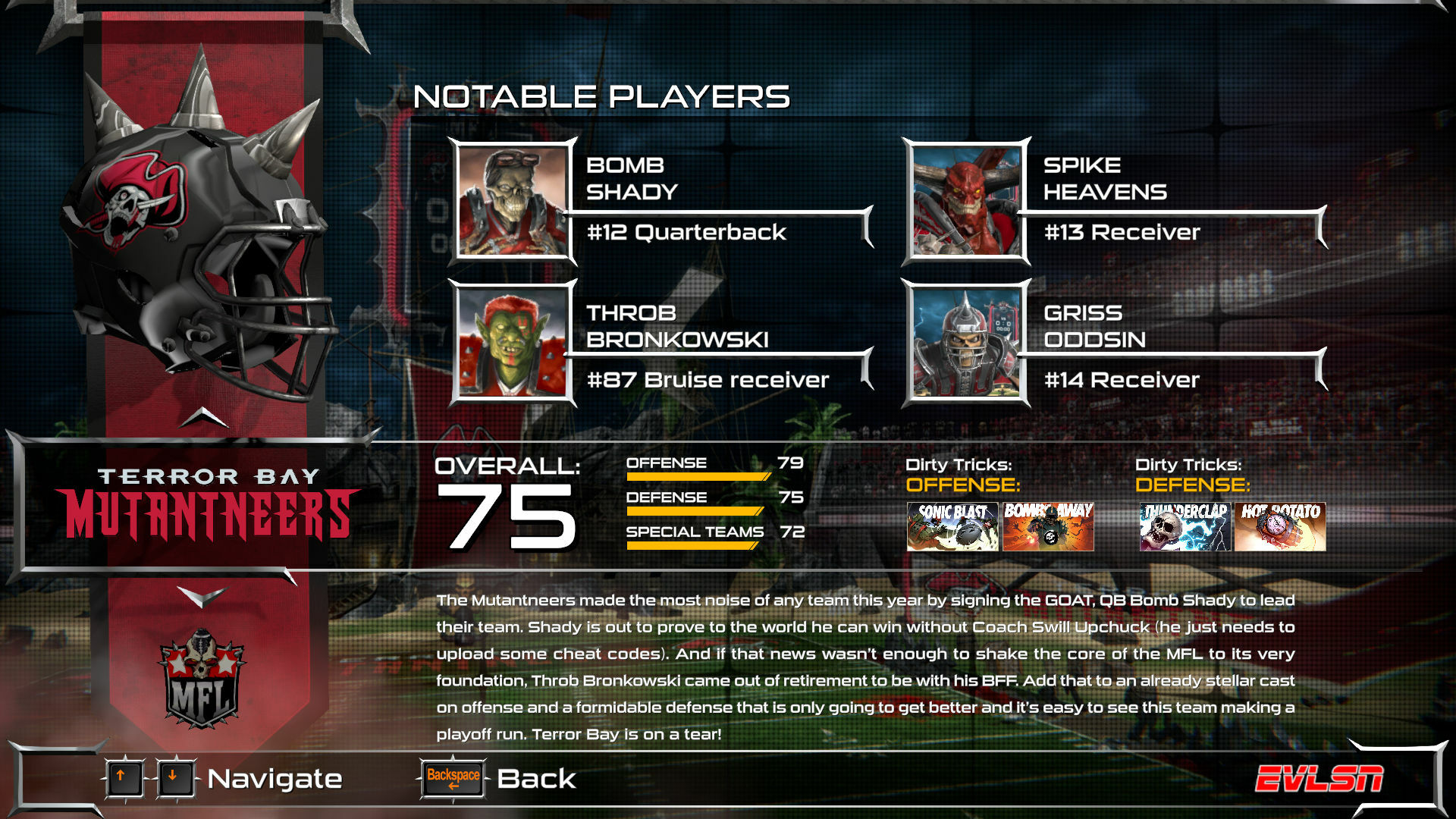Select the Bombs Away offense dirty trick

click(1048, 526)
